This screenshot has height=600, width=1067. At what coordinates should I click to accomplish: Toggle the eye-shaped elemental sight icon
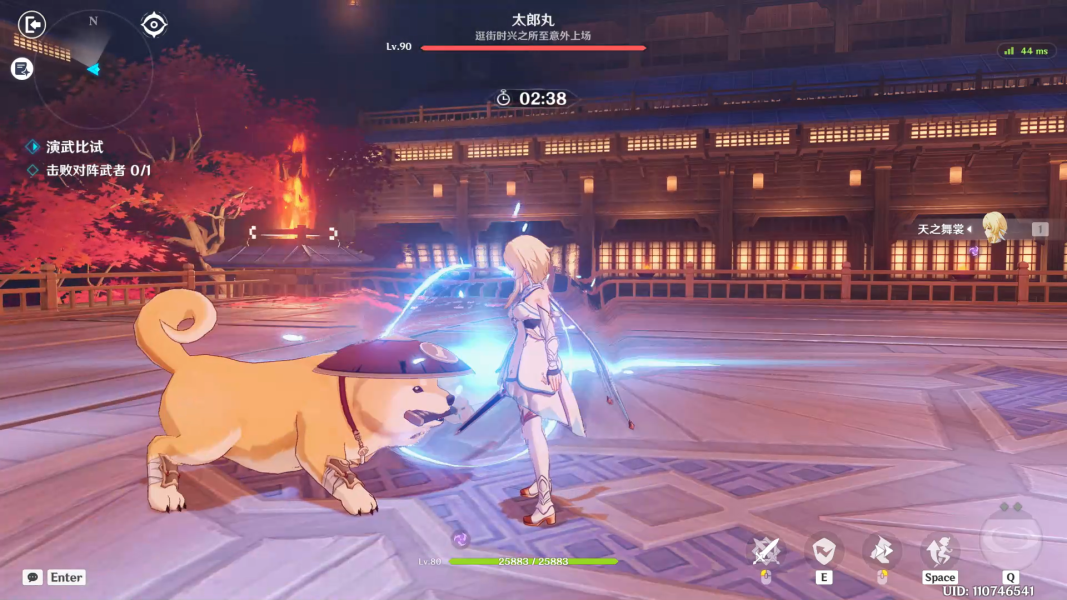(x=154, y=24)
